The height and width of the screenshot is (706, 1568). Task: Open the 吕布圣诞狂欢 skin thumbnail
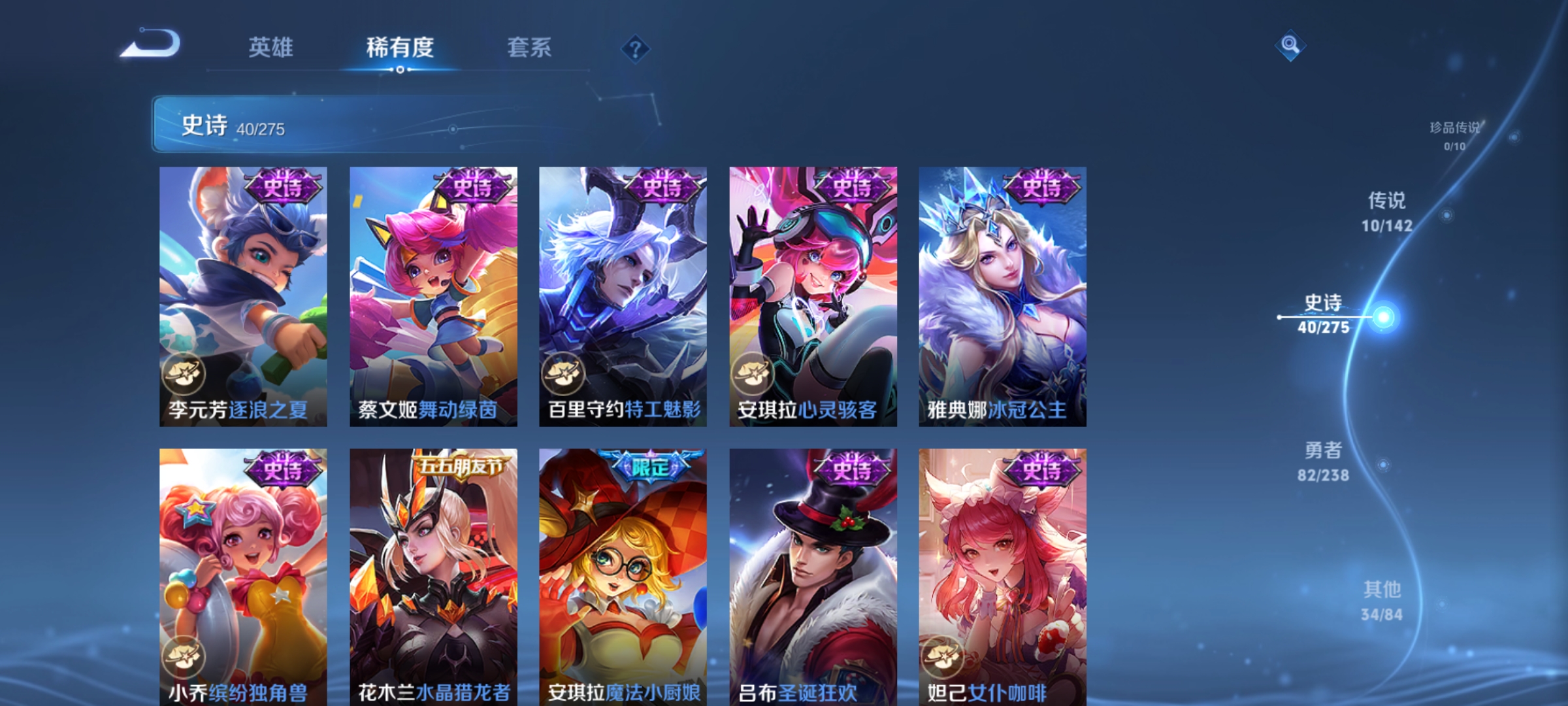point(810,575)
